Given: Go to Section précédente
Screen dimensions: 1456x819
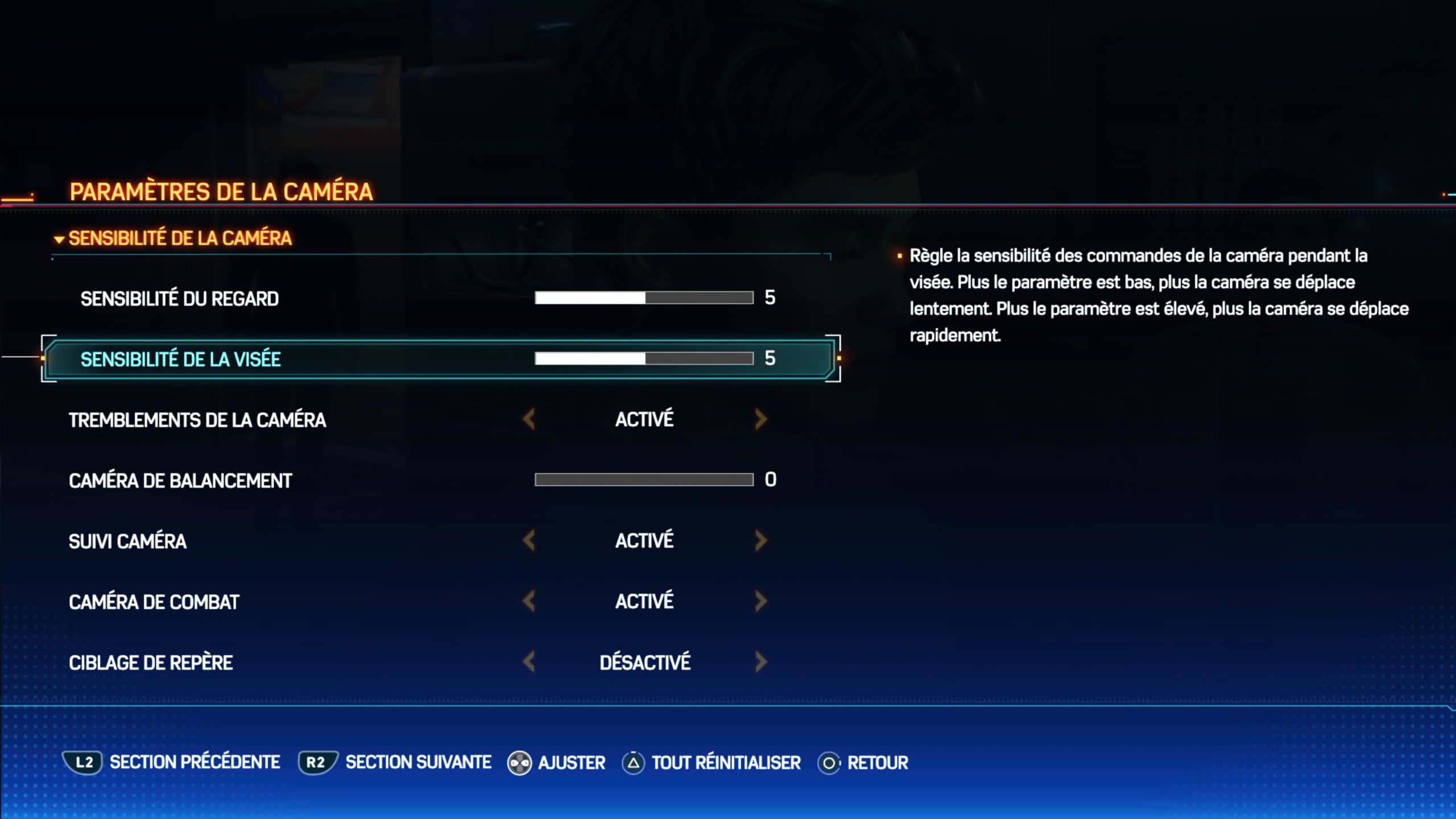Looking at the screenshot, I should pyautogui.click(x=171, y=763).
